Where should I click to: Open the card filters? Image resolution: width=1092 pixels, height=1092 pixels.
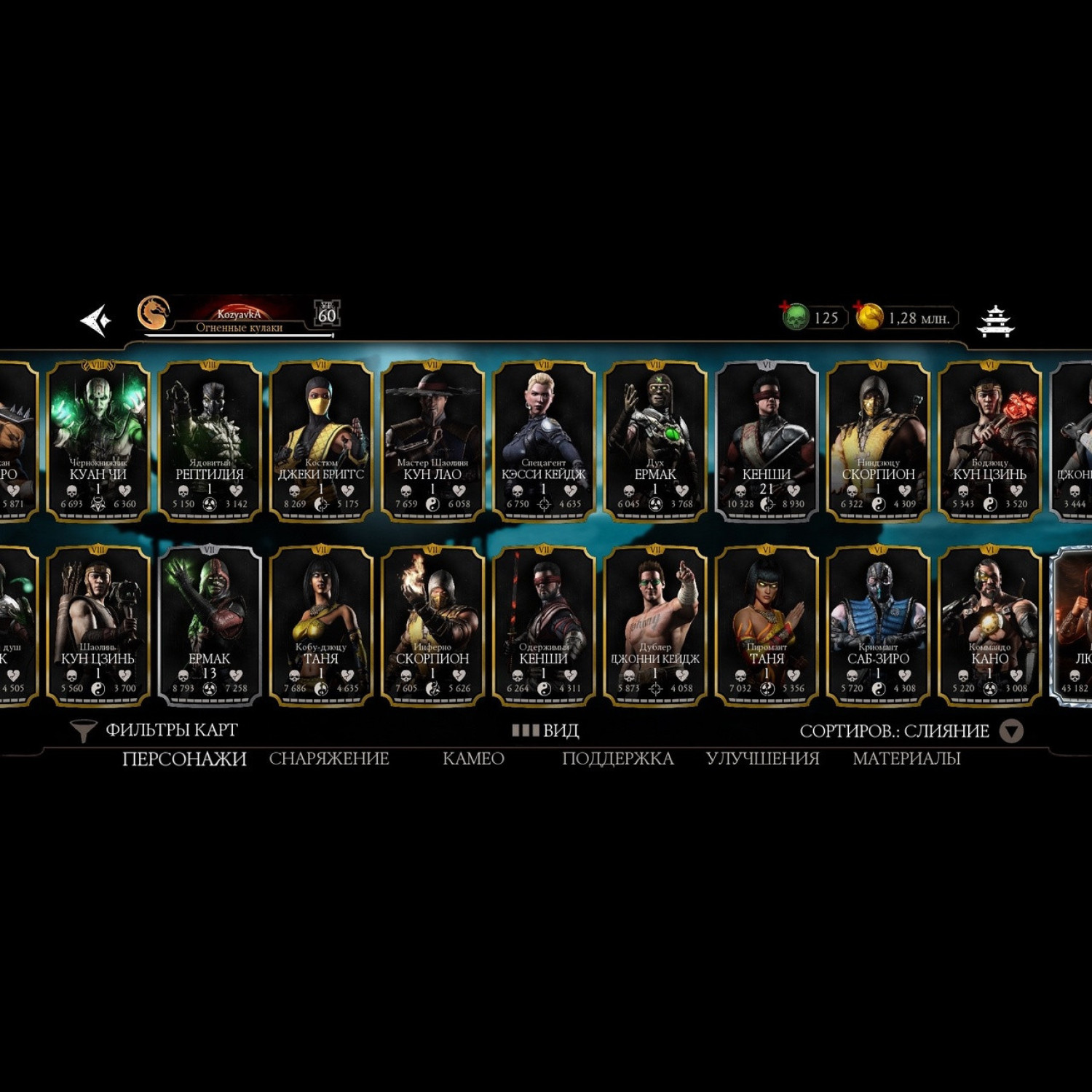(154, 730)
